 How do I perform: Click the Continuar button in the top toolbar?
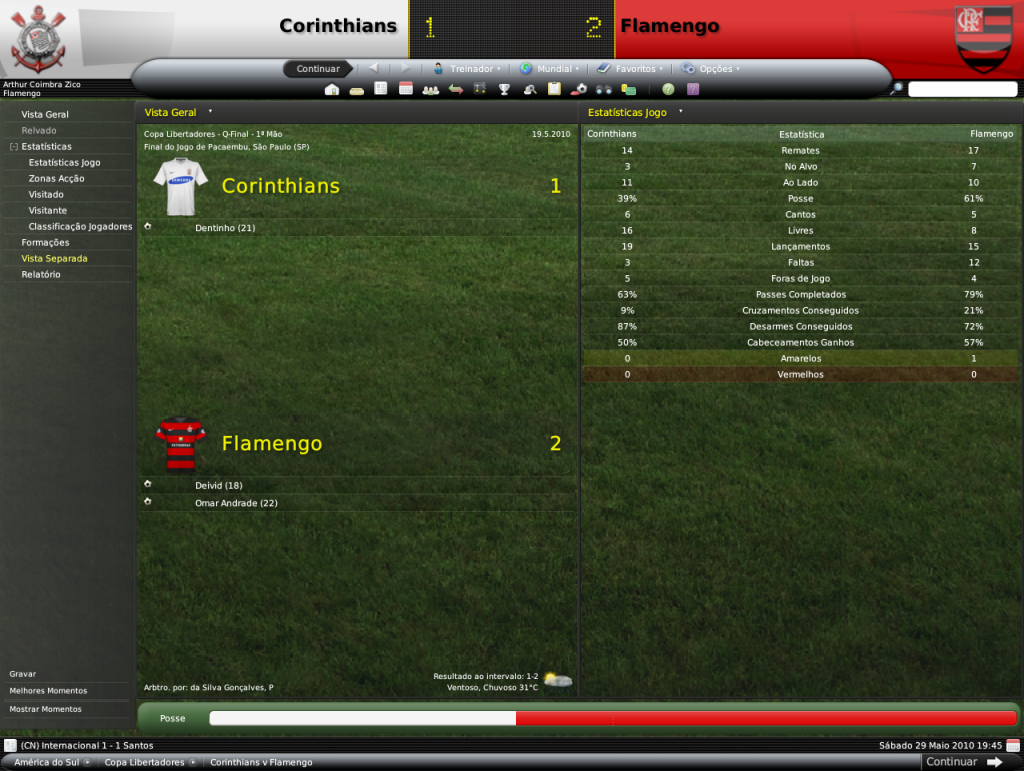(318, 69)
